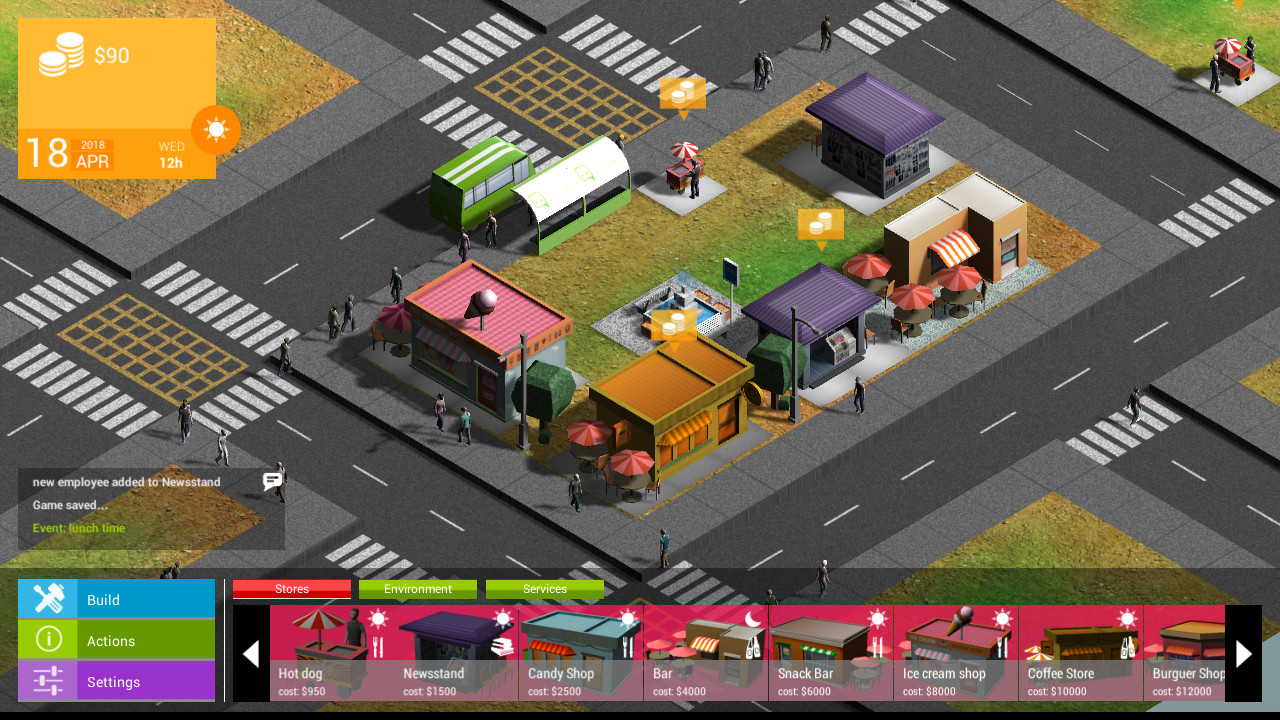This screenshot has width=1280, height=720.
Task: Select the Hot dog stand to build
Action: pyautogui.click(x=332, y=652)
